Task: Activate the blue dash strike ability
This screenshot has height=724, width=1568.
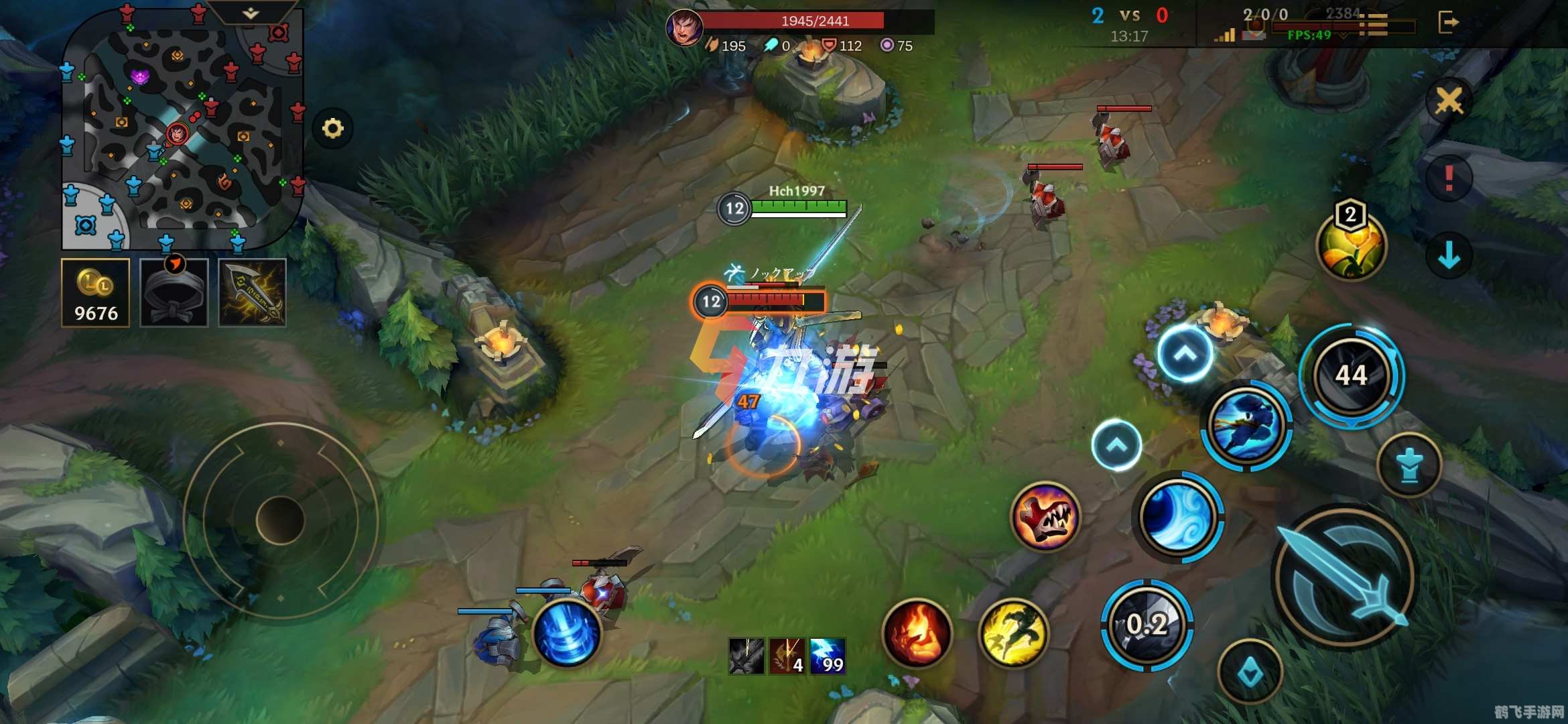Action: pyautogui.click(x=1246, y=424)
